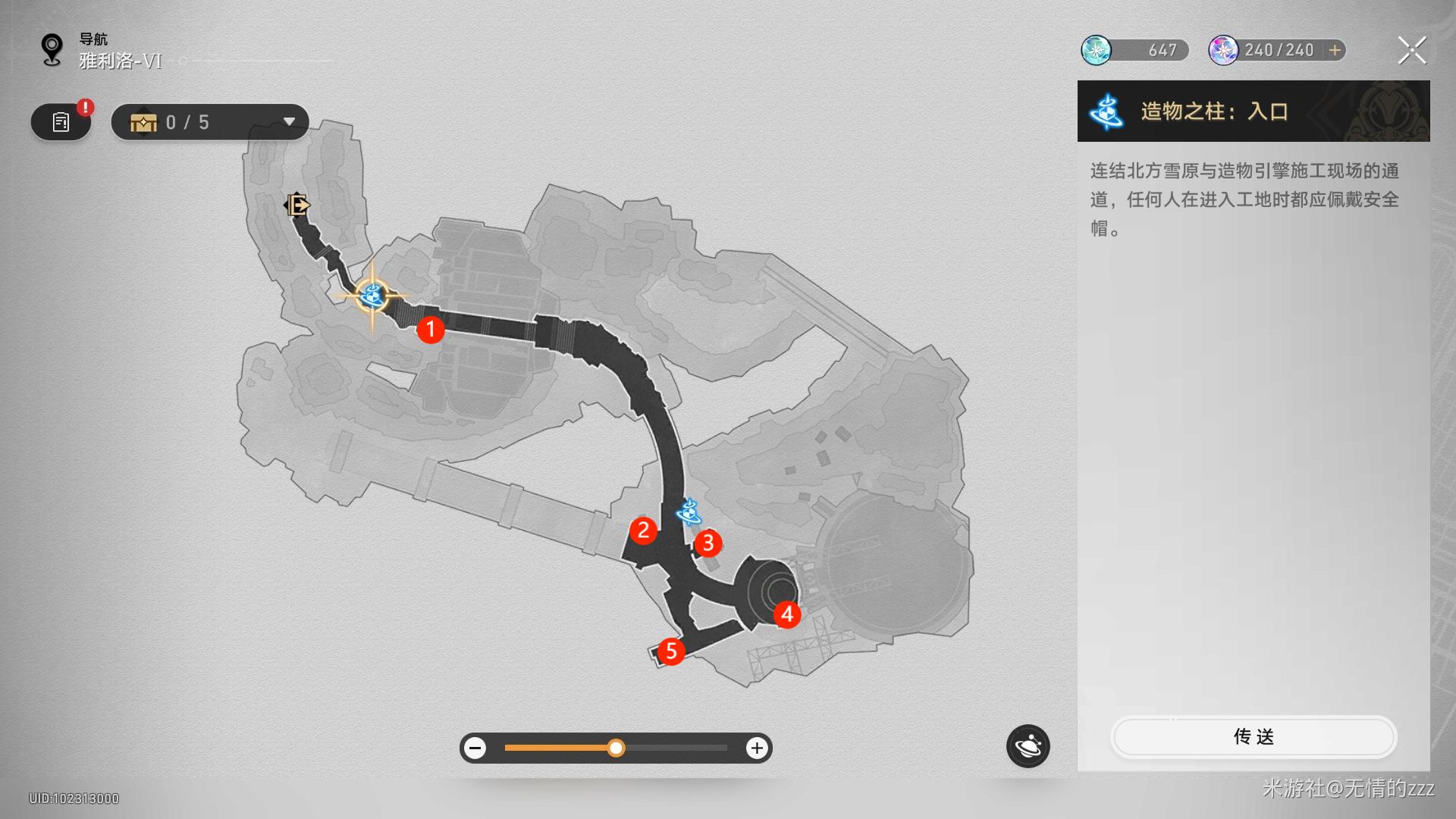
Task: Click the 传送 teleport button
Action: pyautogui.click(x=1253, y=736)
